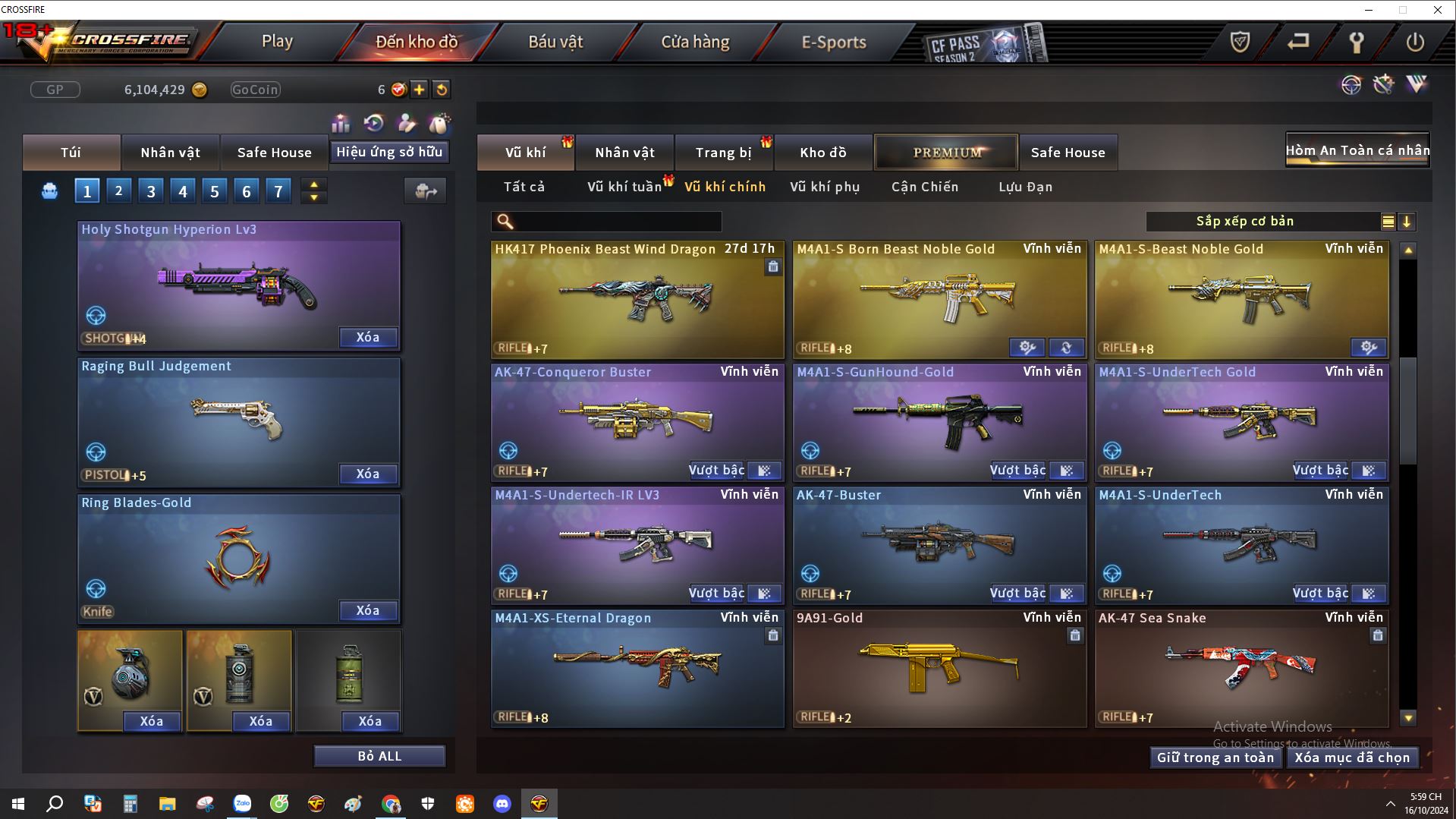This screenshot has height=819, width=1456.
Task: Switch to the Nhân vật bag tab
Action: click(170, 153)
